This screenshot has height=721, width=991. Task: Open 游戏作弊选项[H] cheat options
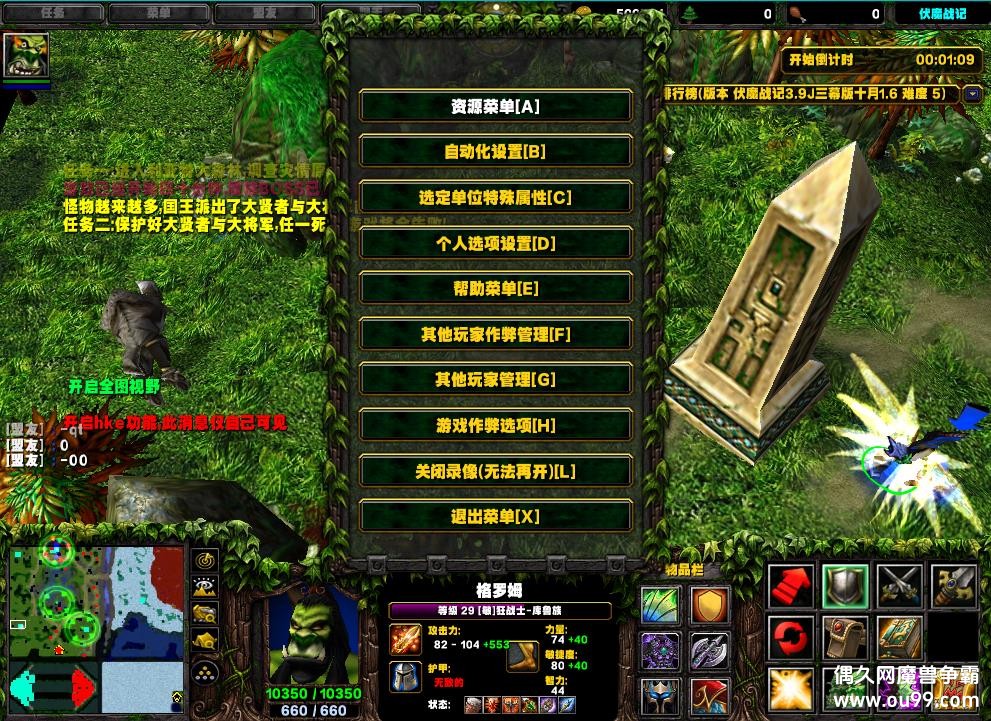pyautogui.click(x=495, y=426)
